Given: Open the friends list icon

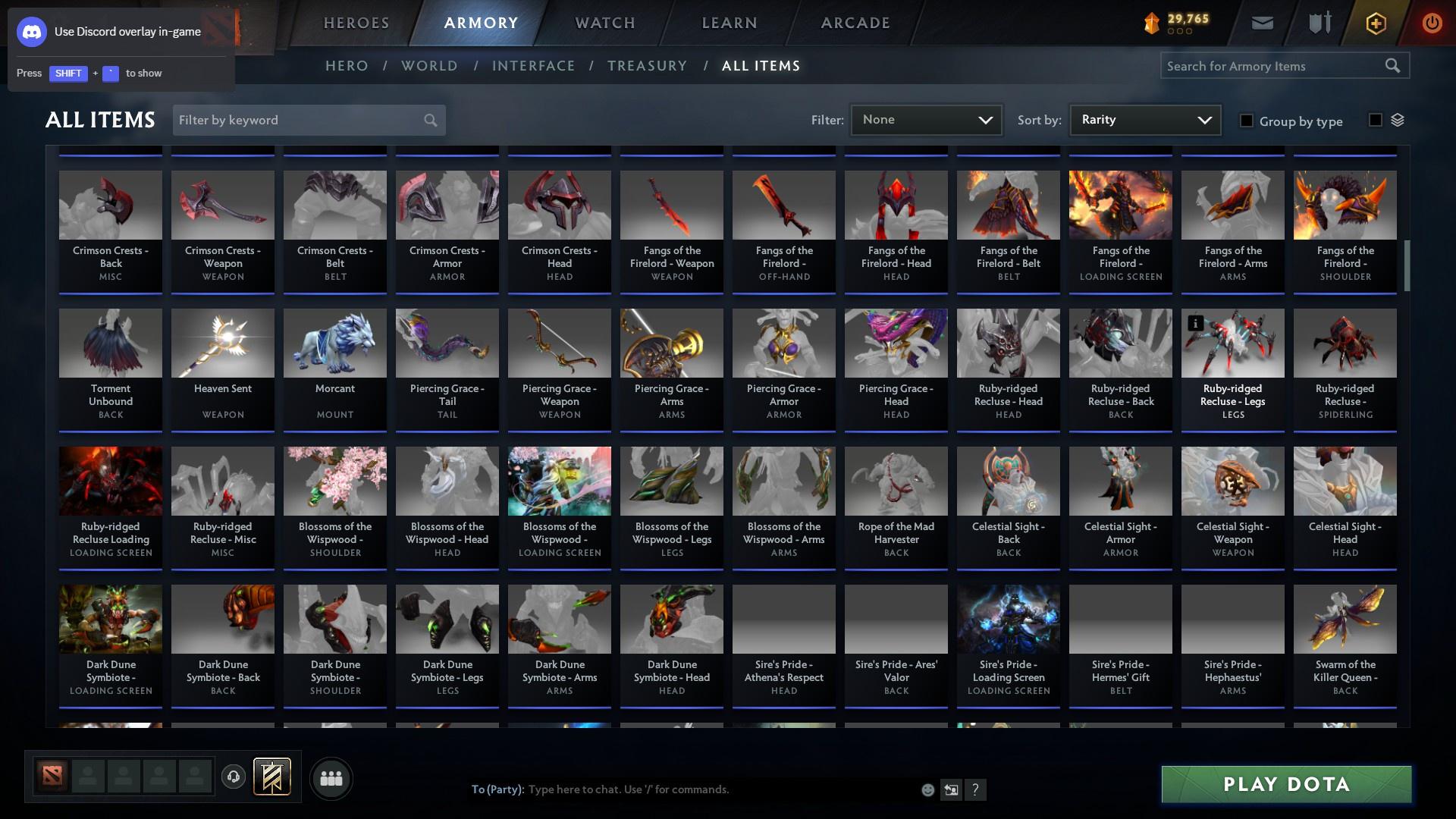Looking at the screenshot, I should click(x=331, y=778).
